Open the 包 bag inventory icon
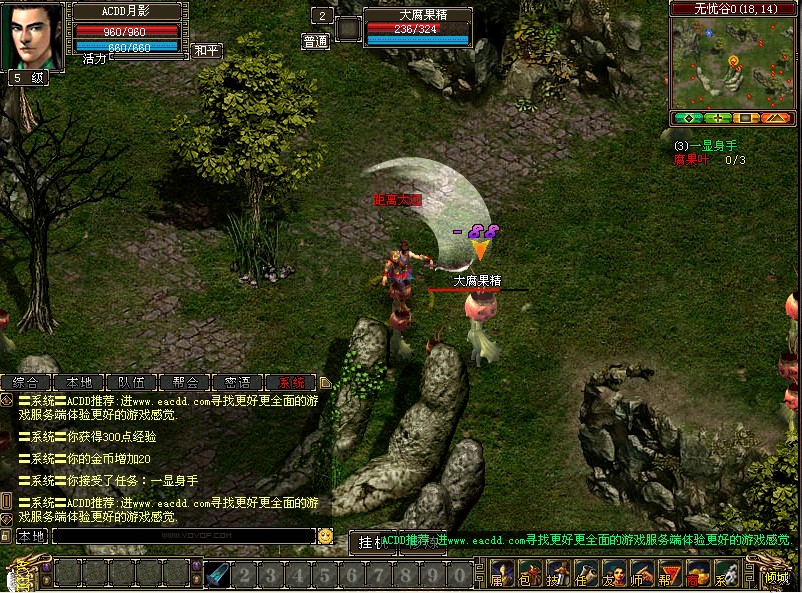Image resolution: width=802 pixels, height=593 pixels. (530, 575)
